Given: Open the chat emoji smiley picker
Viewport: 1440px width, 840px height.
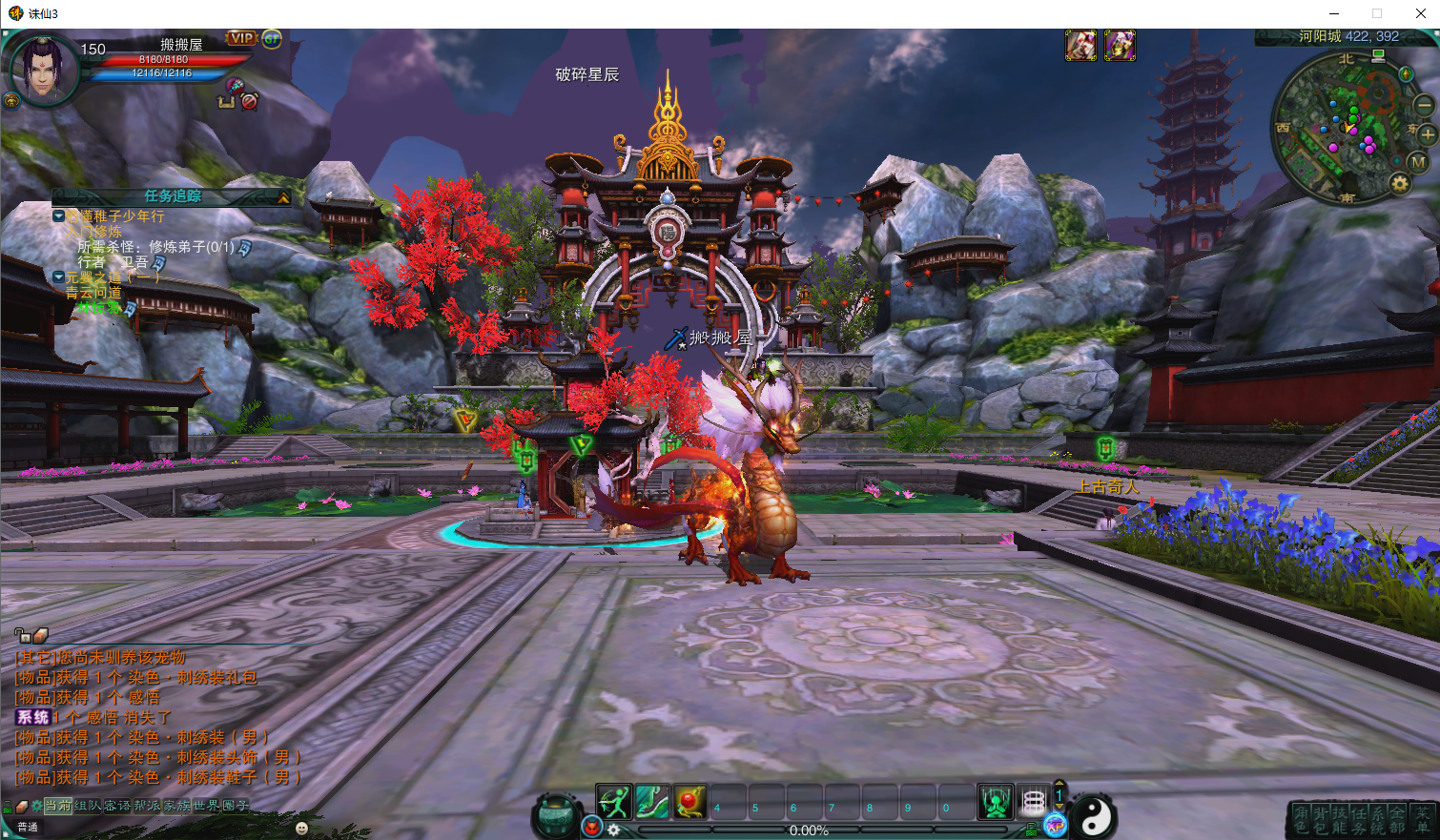Looking at the screenshot, I should [x=302, y=829].
